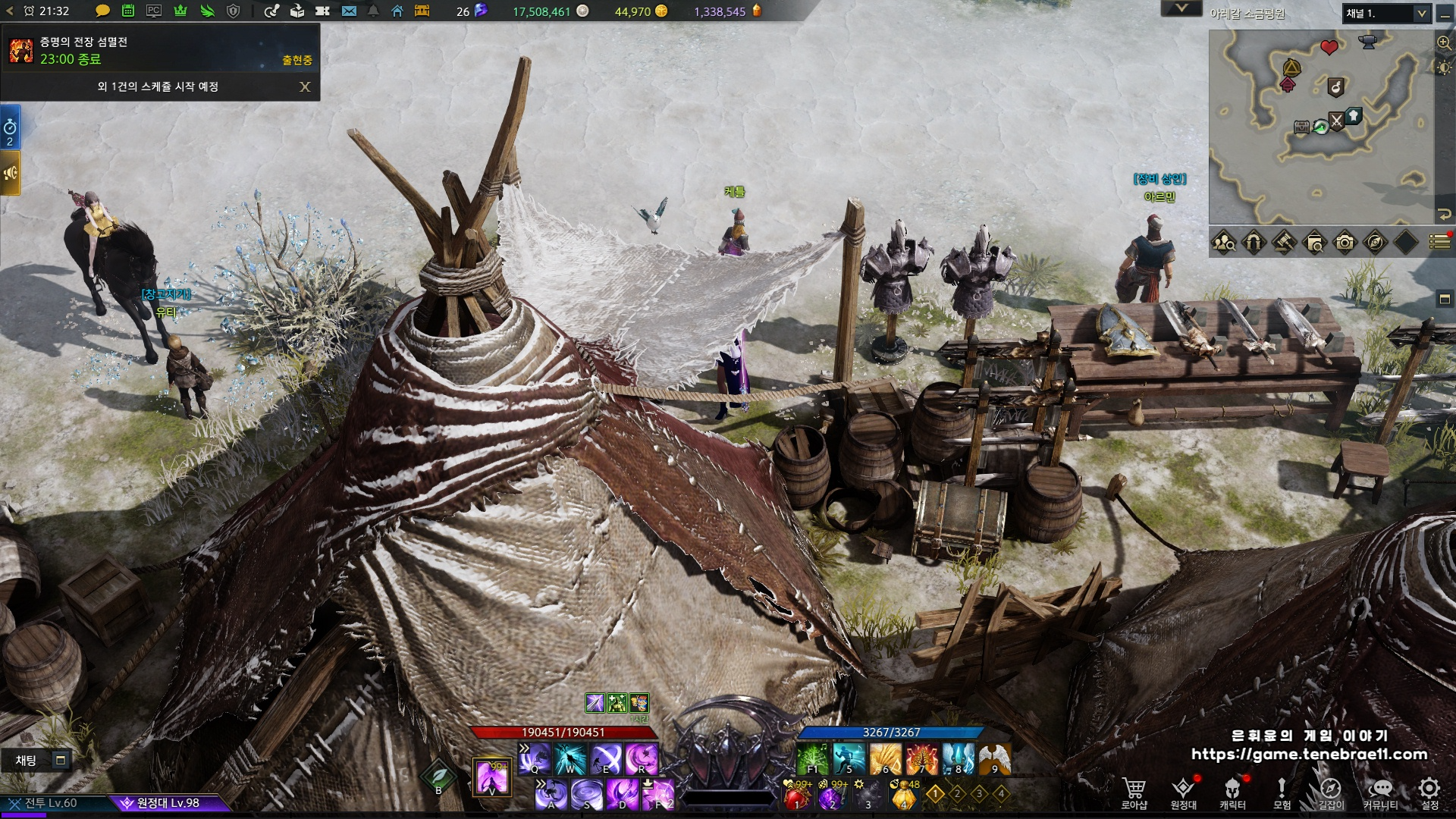Open the mail envelope icon

(x=349, y=11)
